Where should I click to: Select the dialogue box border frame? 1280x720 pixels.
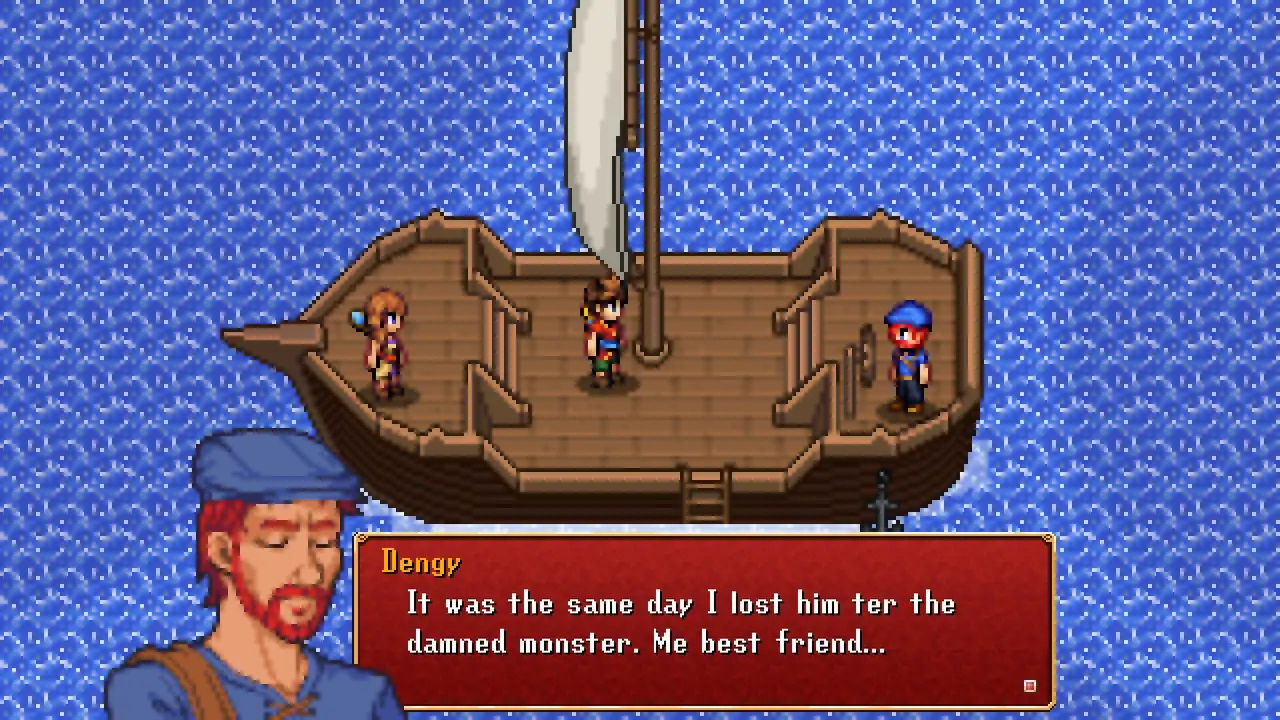[x=700, y=538]
